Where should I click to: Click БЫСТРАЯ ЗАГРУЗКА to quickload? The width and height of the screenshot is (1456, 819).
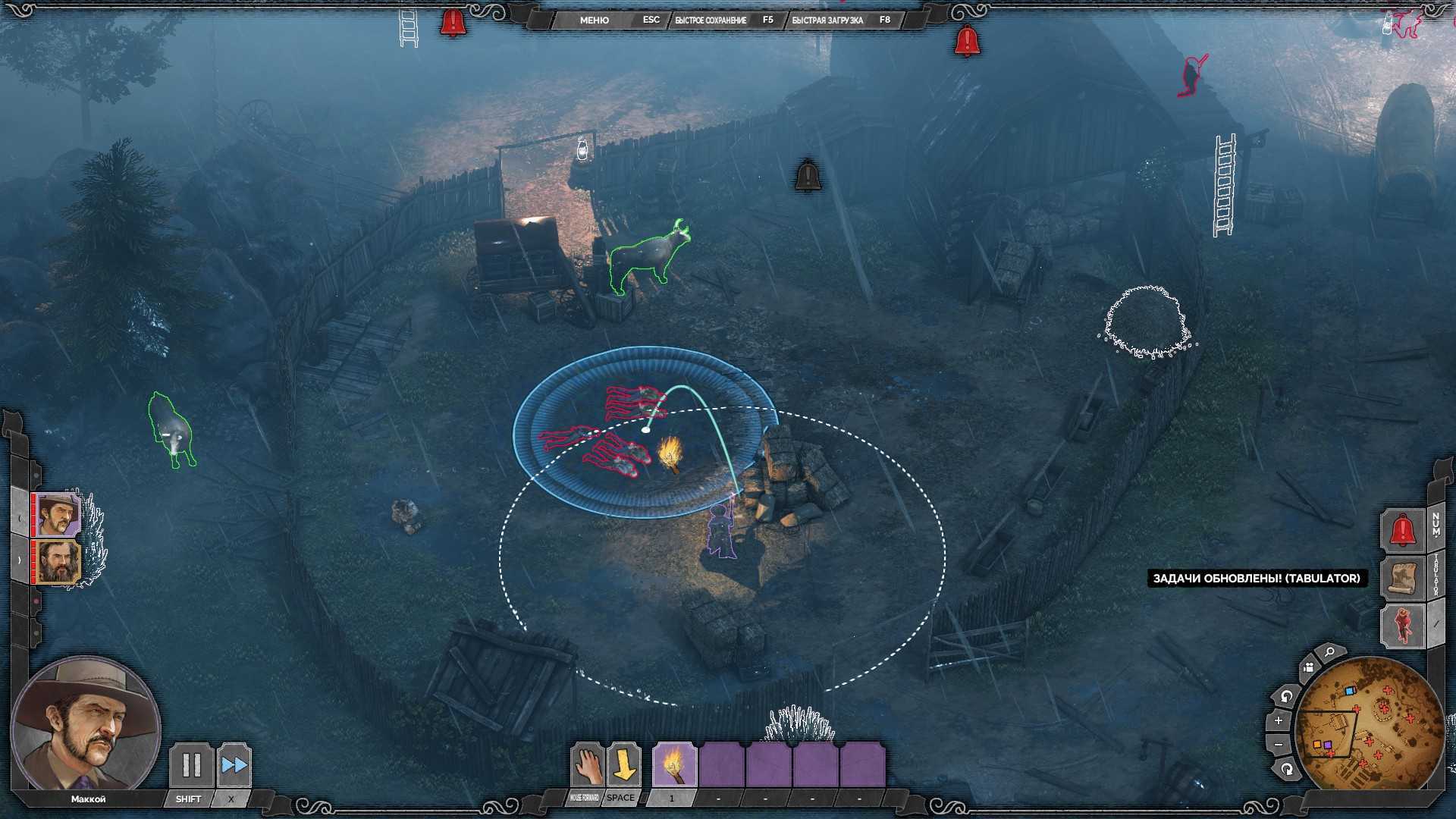point(827,20)
